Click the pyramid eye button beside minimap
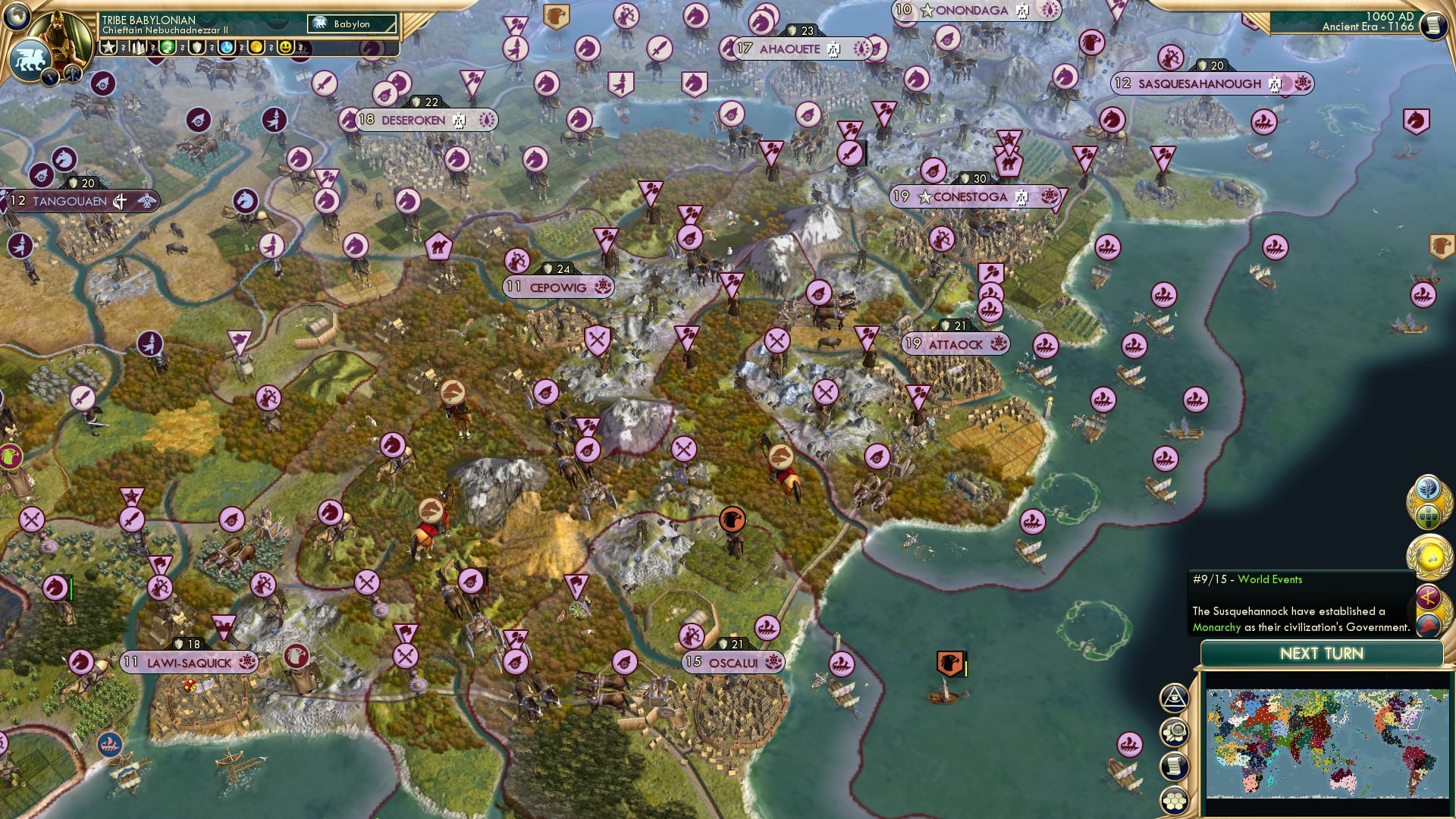1456x819 pixels. 1174,698
